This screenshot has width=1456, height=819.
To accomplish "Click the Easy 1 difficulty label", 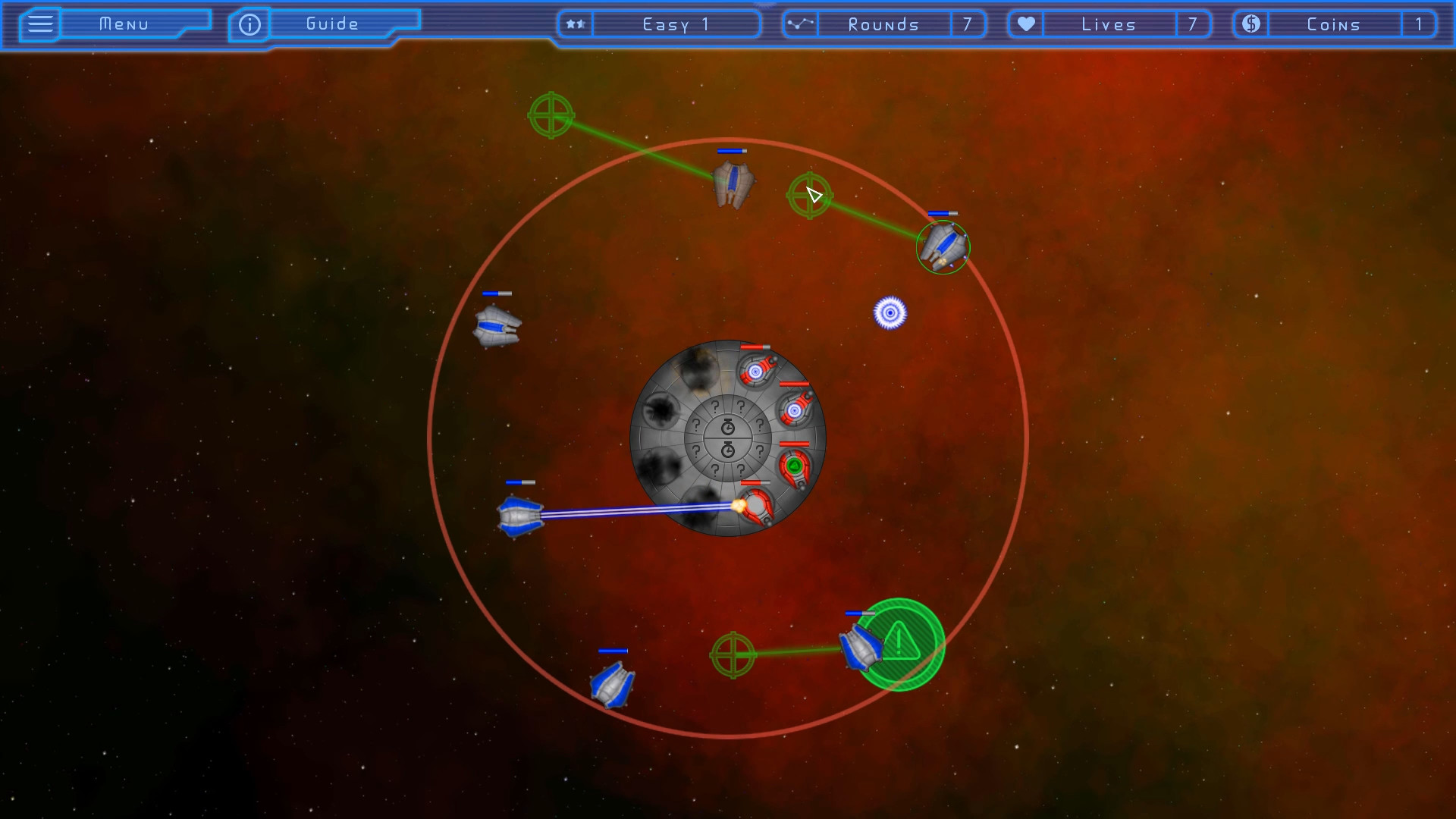I will click(x=675, y=24).
